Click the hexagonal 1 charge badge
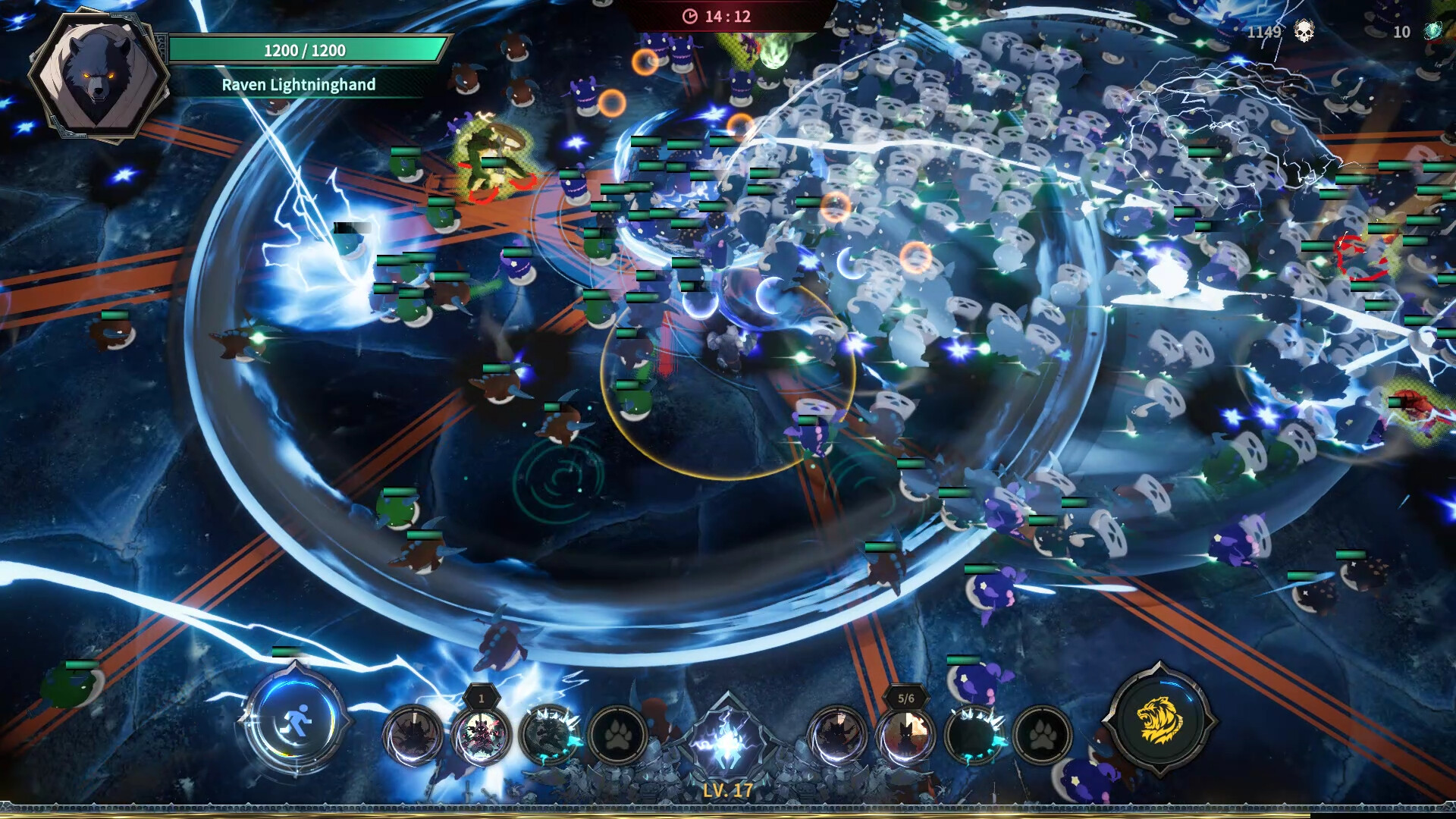 click(480, 698)
